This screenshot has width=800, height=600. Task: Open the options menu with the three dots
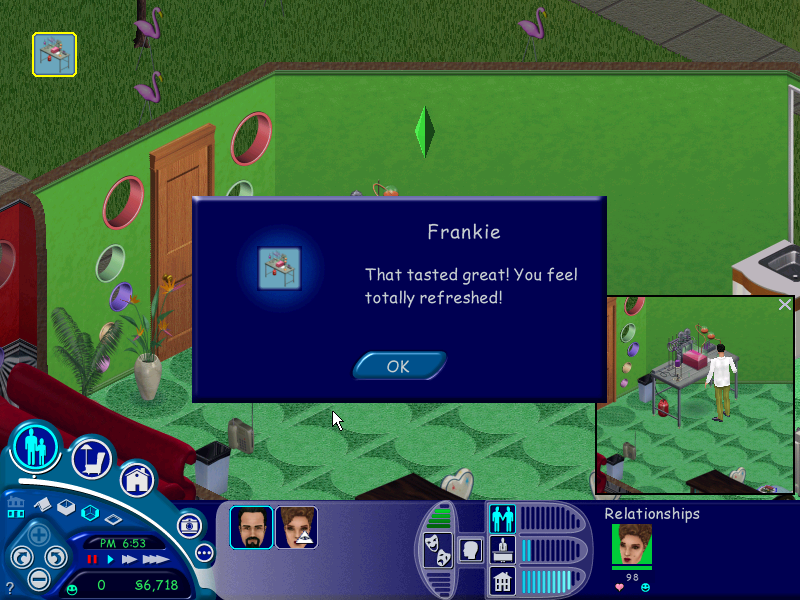click(x=204, y=552)
